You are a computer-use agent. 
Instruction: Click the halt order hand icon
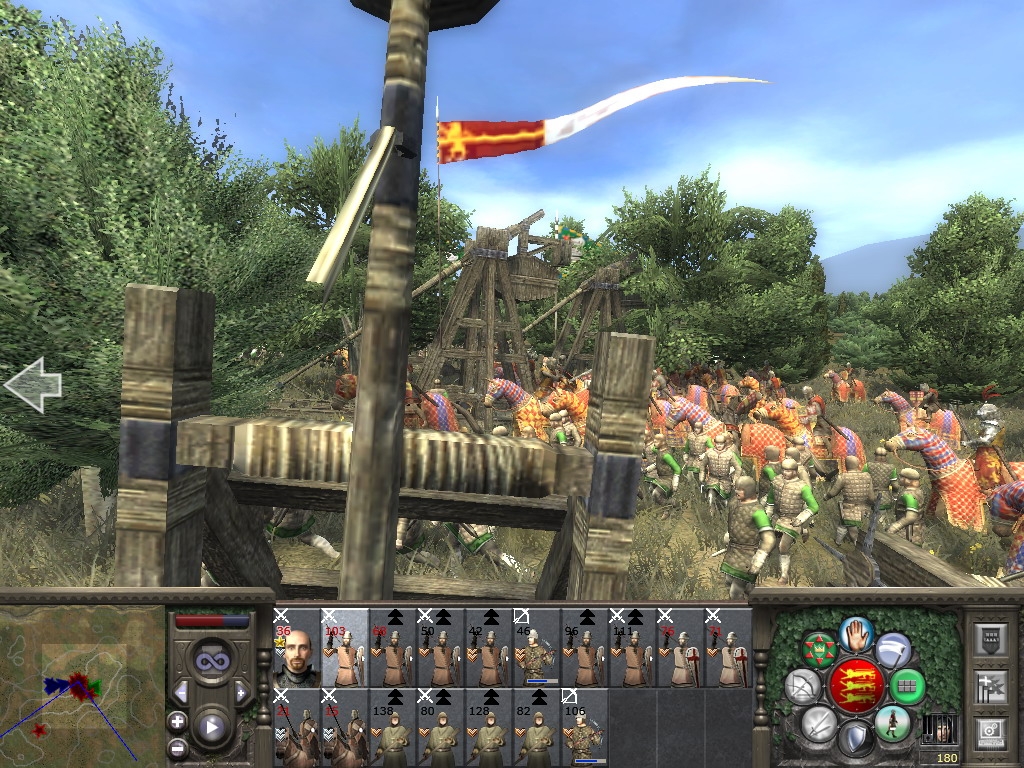(x=857, y=633)
